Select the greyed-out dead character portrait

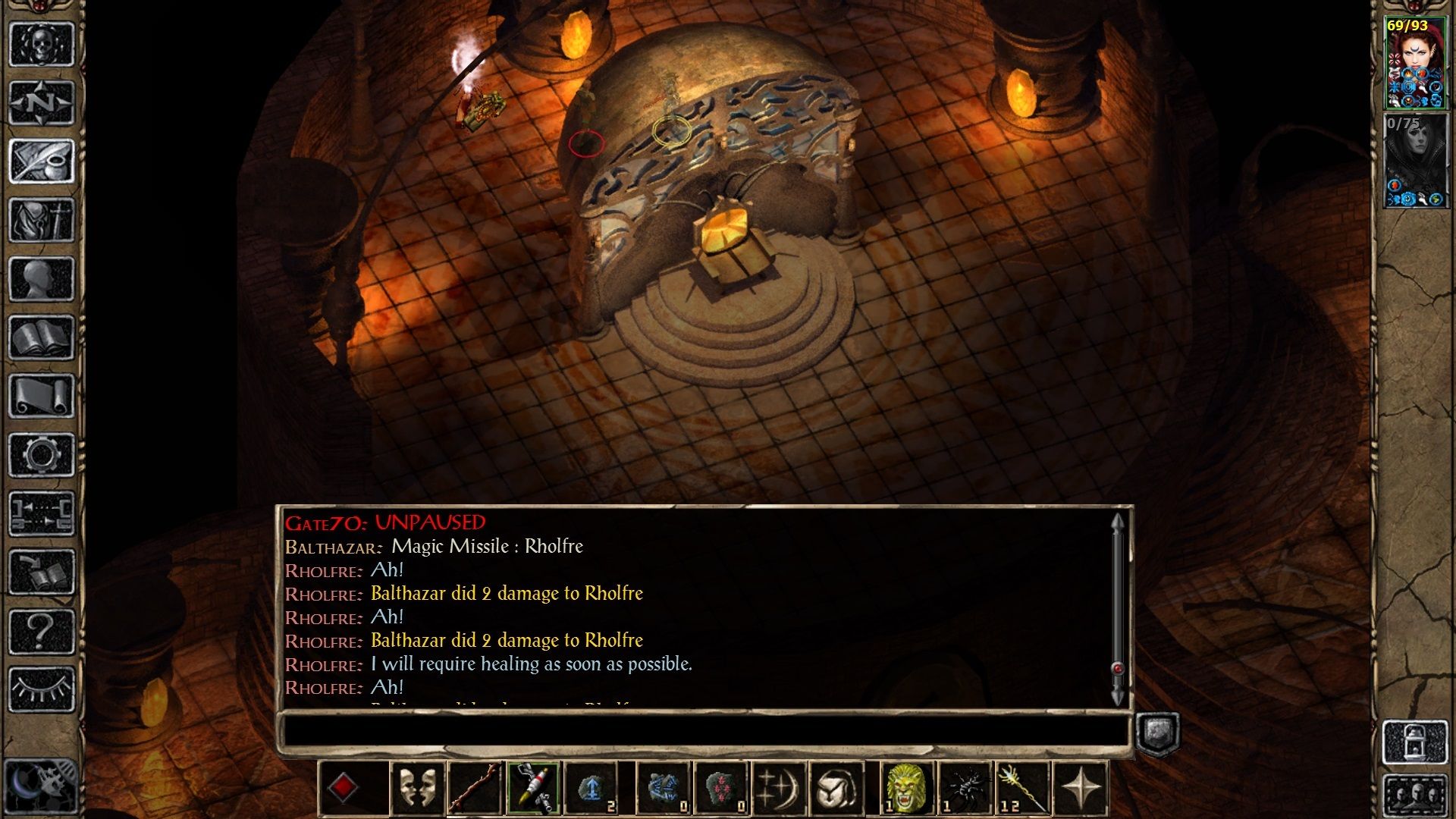click(x=1415, y=162)
